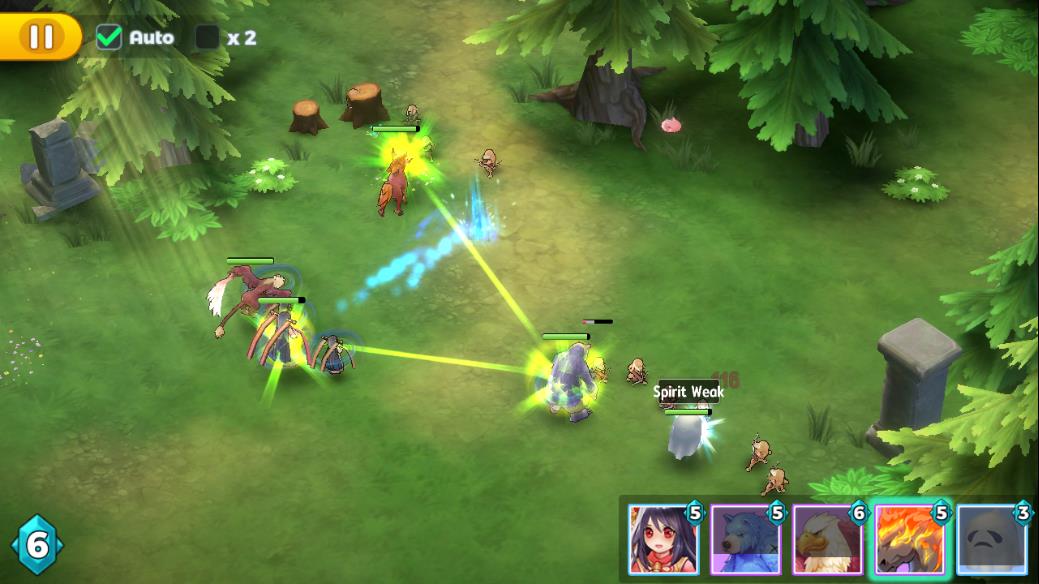Enable the x2 speed checkbox
This screenshot has height=584, width=1039.
pos(207,38)
